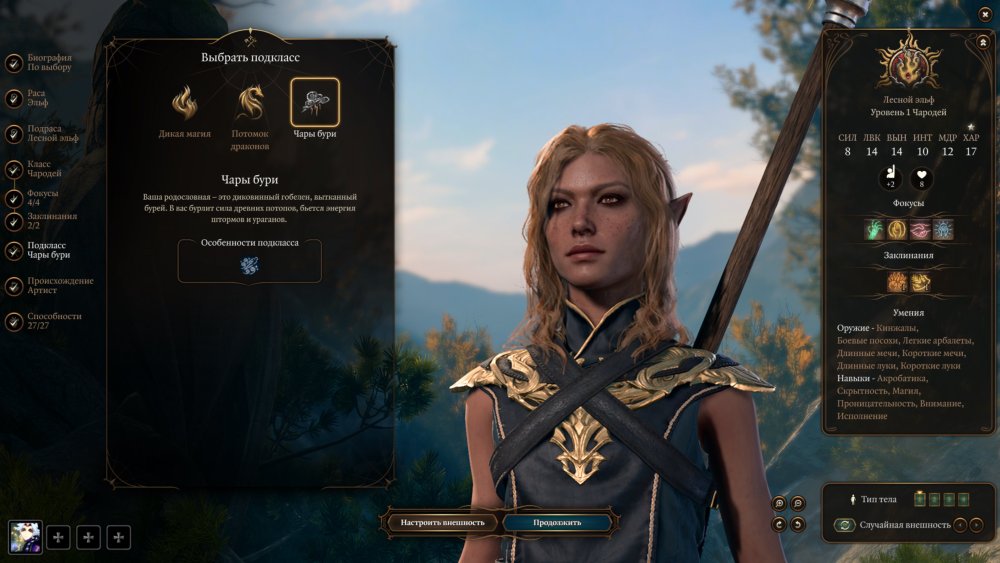Open the Раса step
The height and width of the screenshot is (563, 1000).
coord(15,98)
